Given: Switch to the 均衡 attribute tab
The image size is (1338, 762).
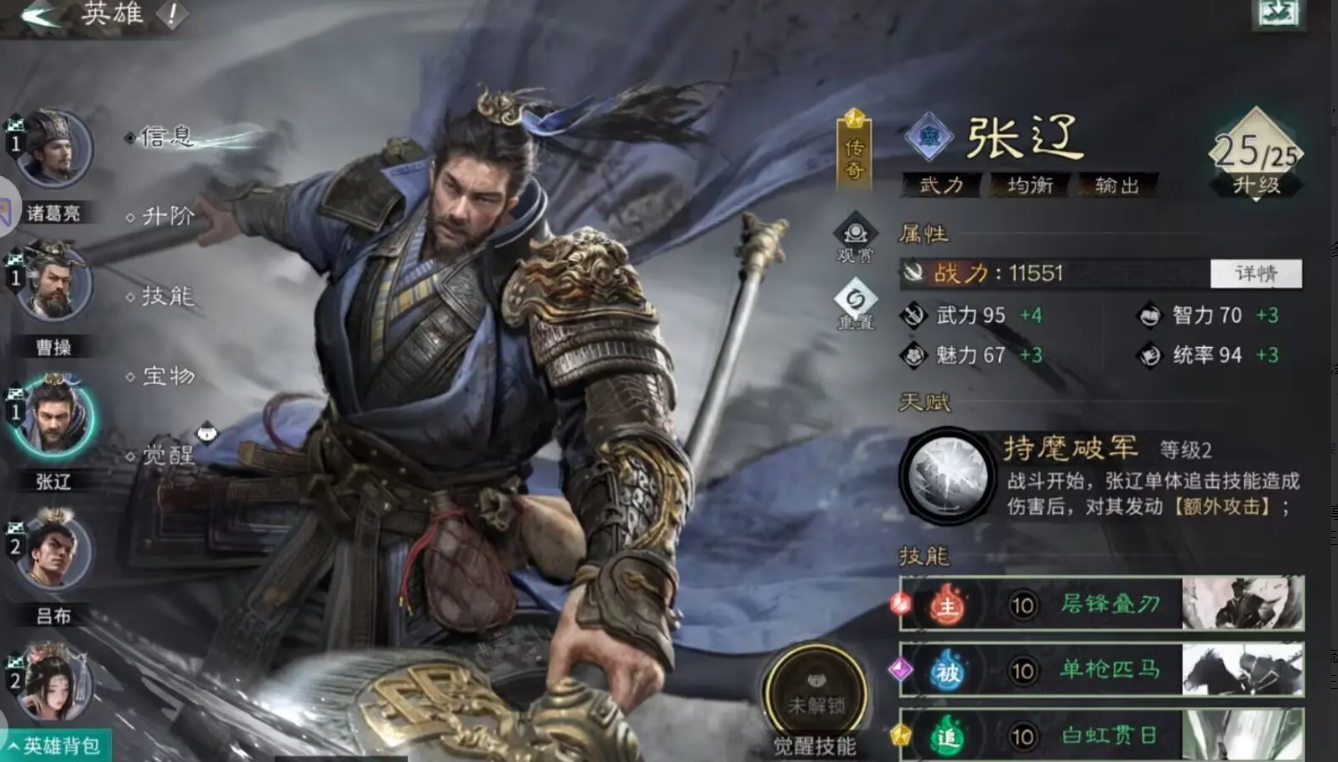Looking at the screenshot, I should [x=1030, y=185].
